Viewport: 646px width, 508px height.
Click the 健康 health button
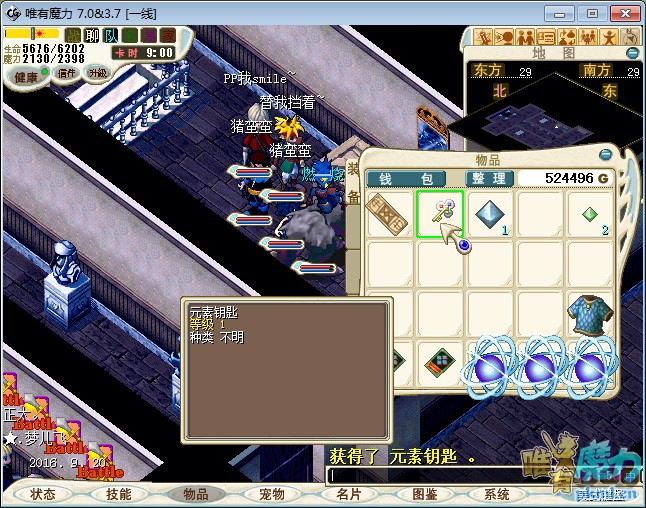click(x=26, y=76)
